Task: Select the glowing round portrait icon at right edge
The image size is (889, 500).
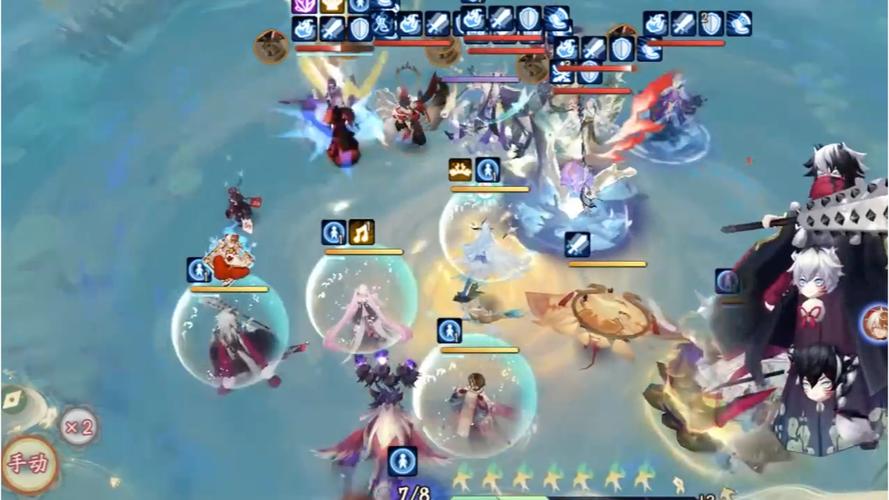Action: 876,324
